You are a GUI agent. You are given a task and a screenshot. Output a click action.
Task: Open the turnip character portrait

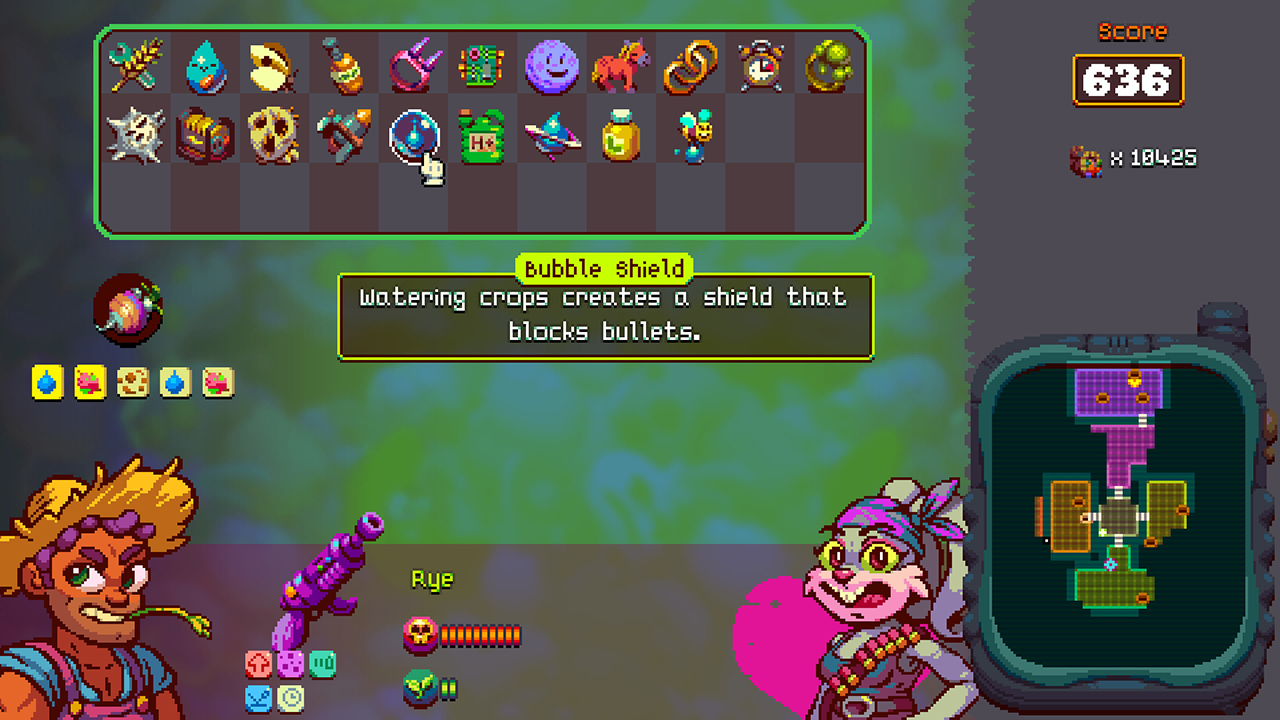(130, 307)
